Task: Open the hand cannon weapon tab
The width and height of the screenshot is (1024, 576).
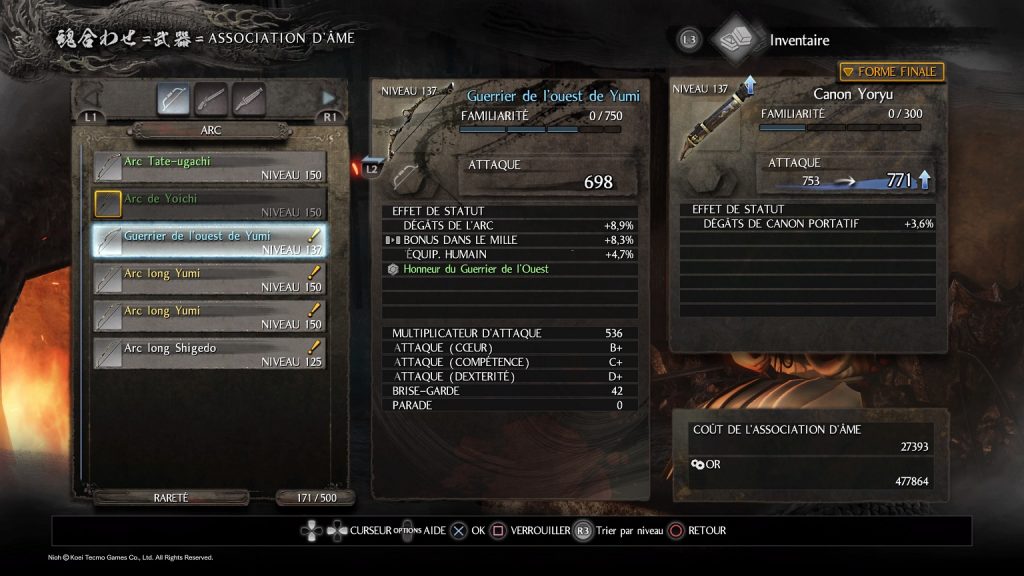Action: coord(248,99)
